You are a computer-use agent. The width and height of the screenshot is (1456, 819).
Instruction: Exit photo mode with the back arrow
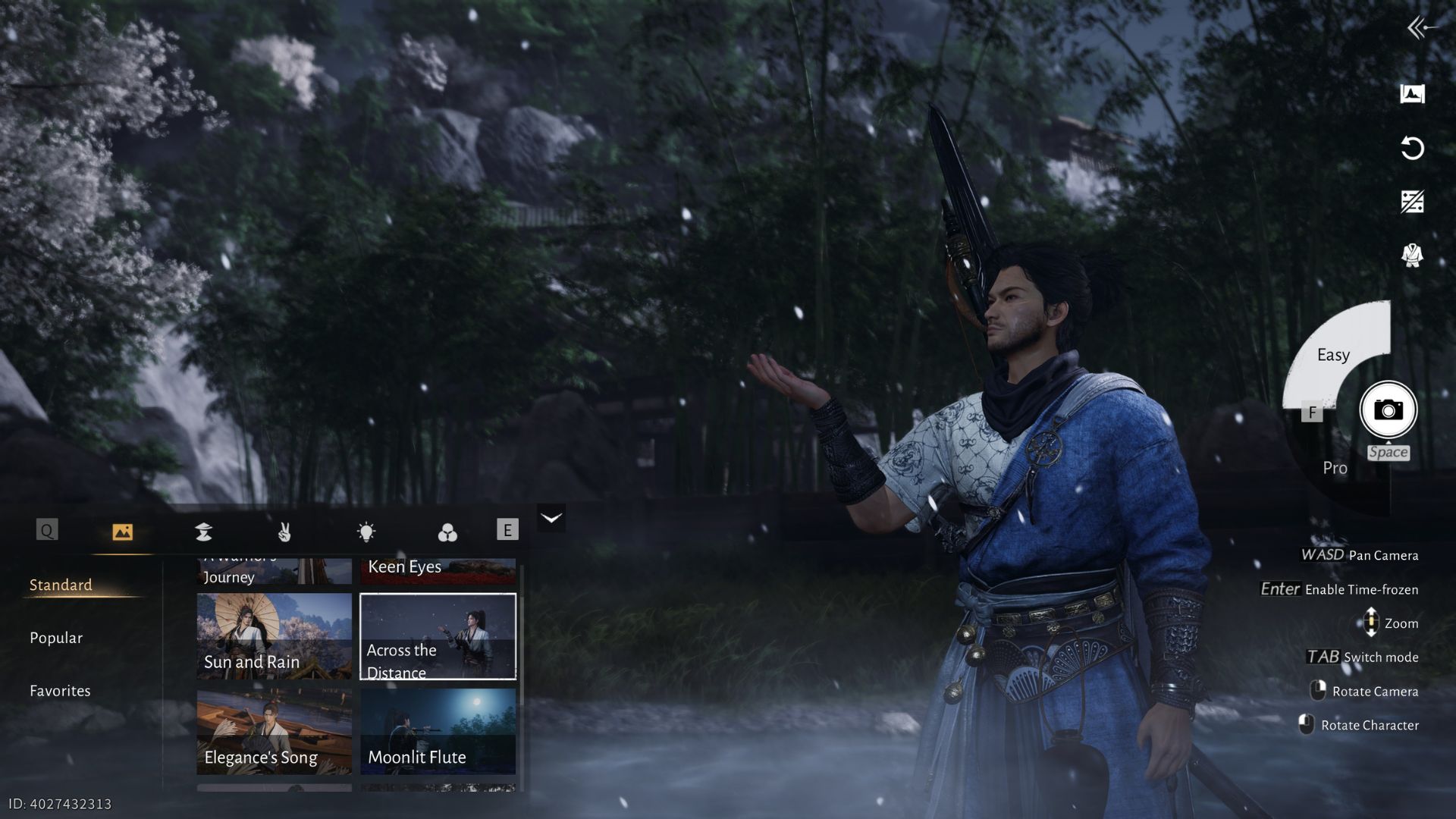[1420, 29]
